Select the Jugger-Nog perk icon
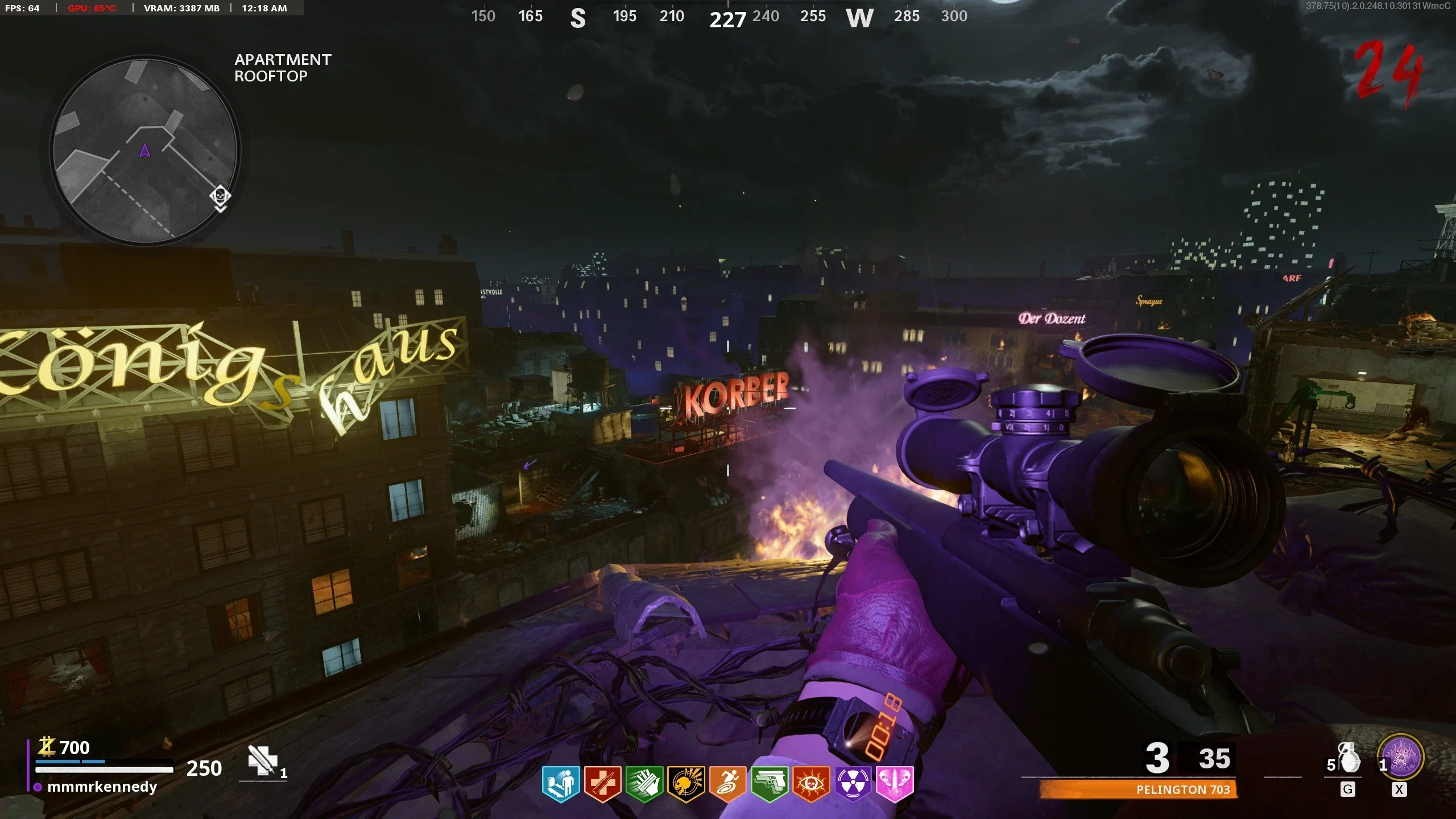Image resolution: width=1456 pixels, height=819 pixels. 602,783
